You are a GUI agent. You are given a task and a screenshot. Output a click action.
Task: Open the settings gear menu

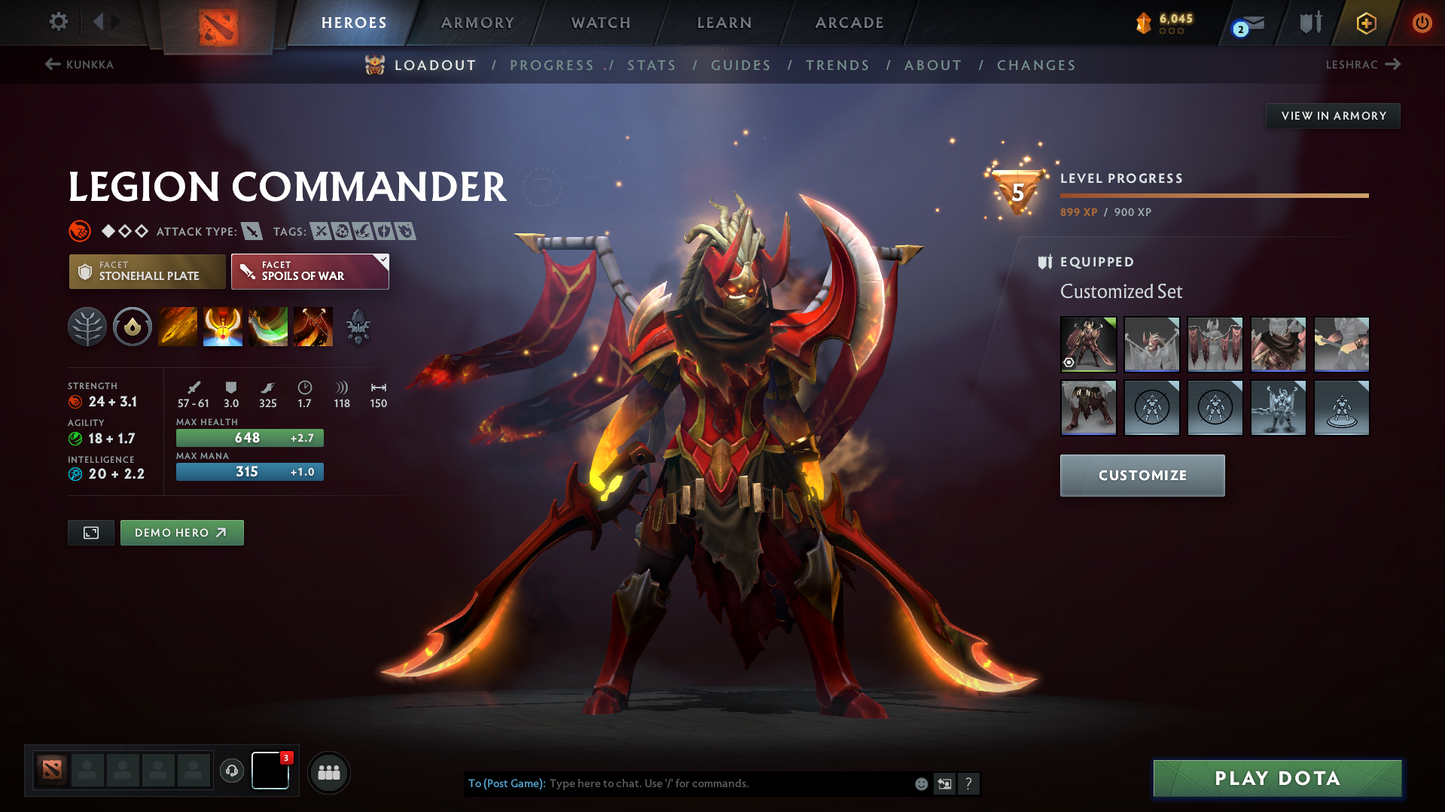(x=59, y=22)
